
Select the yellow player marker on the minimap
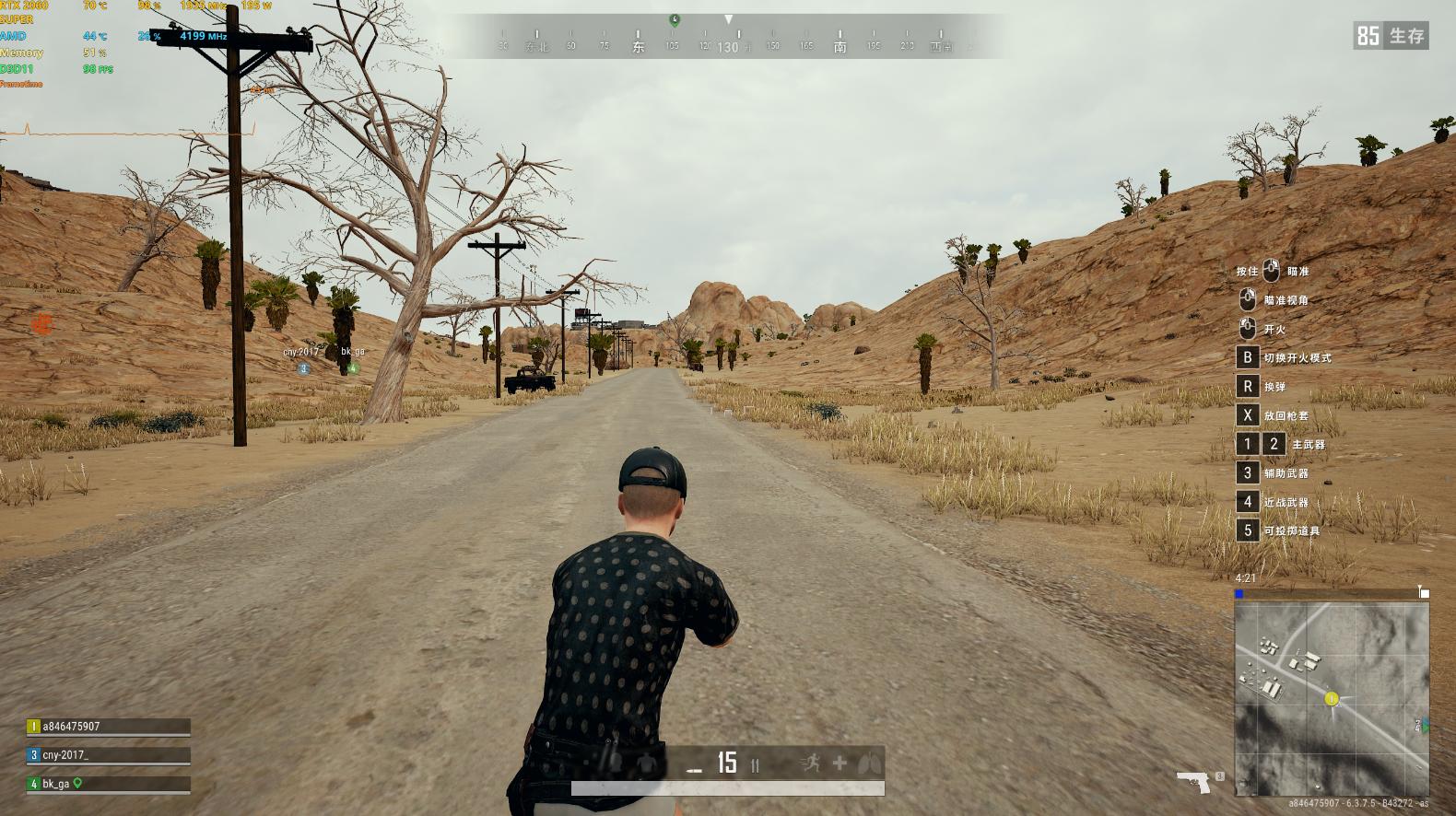tap(1331, 699)
